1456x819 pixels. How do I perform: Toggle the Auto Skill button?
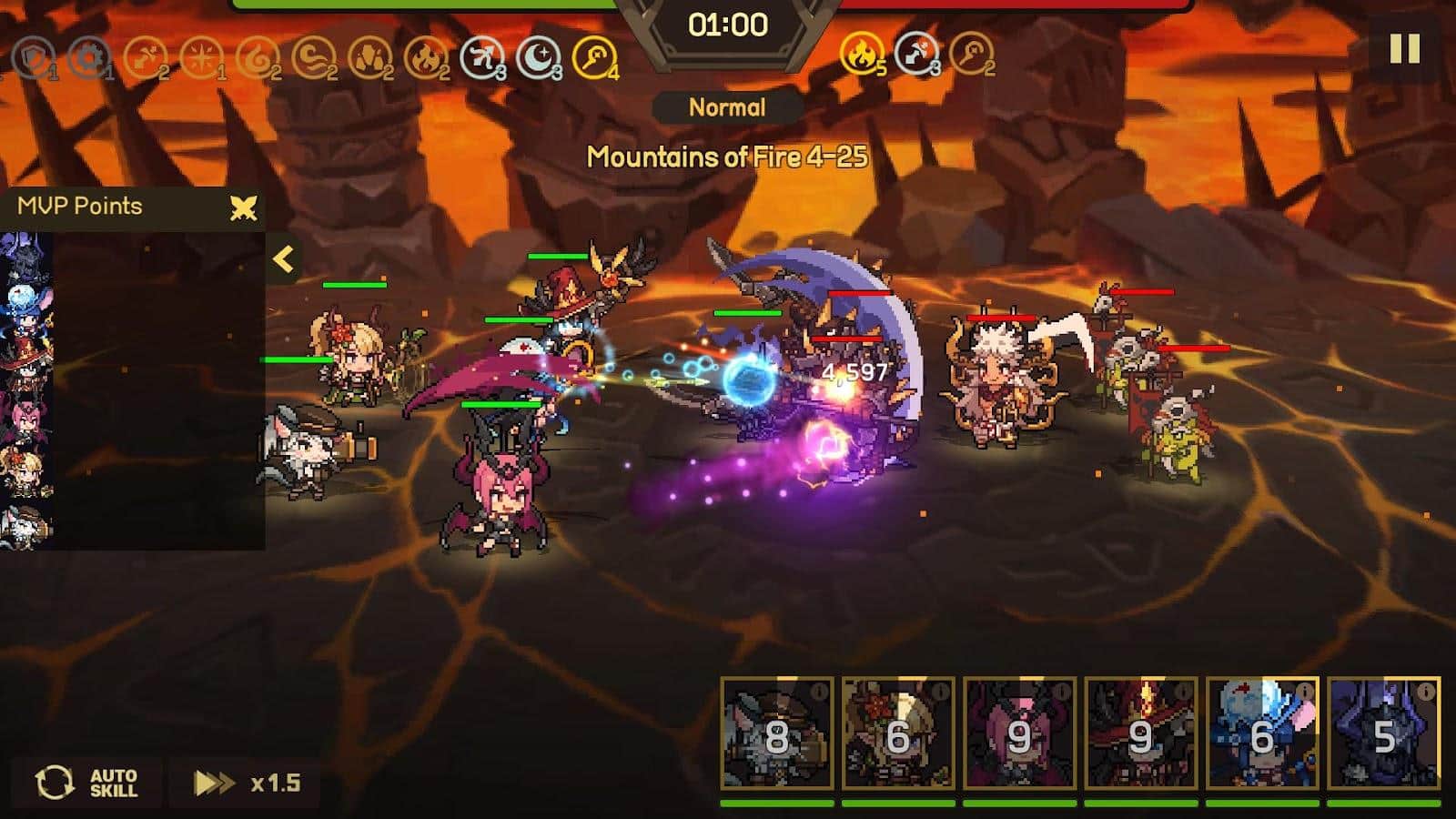pos(87,783)
